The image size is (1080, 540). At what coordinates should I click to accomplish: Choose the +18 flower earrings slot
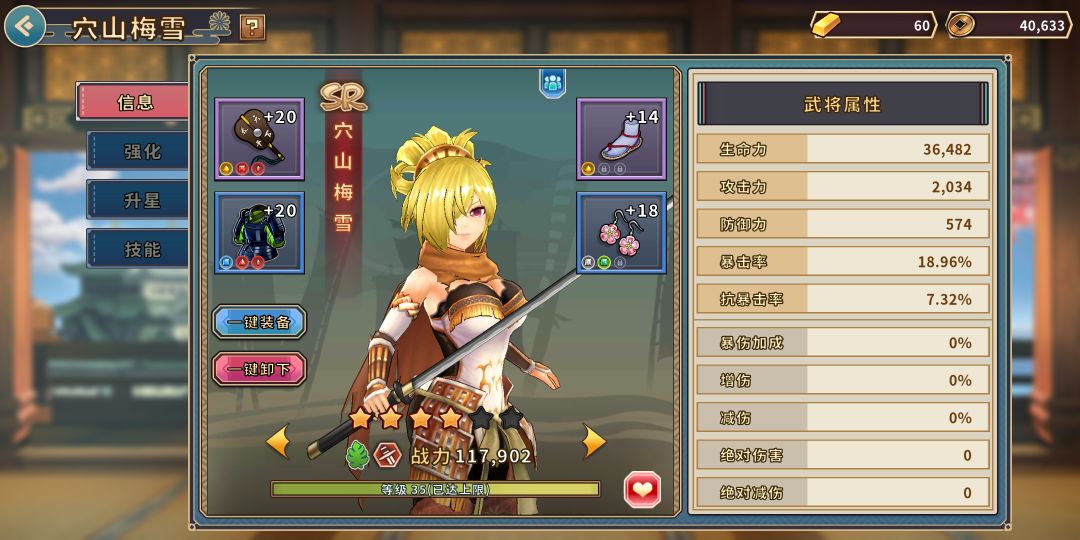click(x=621, y=232)
